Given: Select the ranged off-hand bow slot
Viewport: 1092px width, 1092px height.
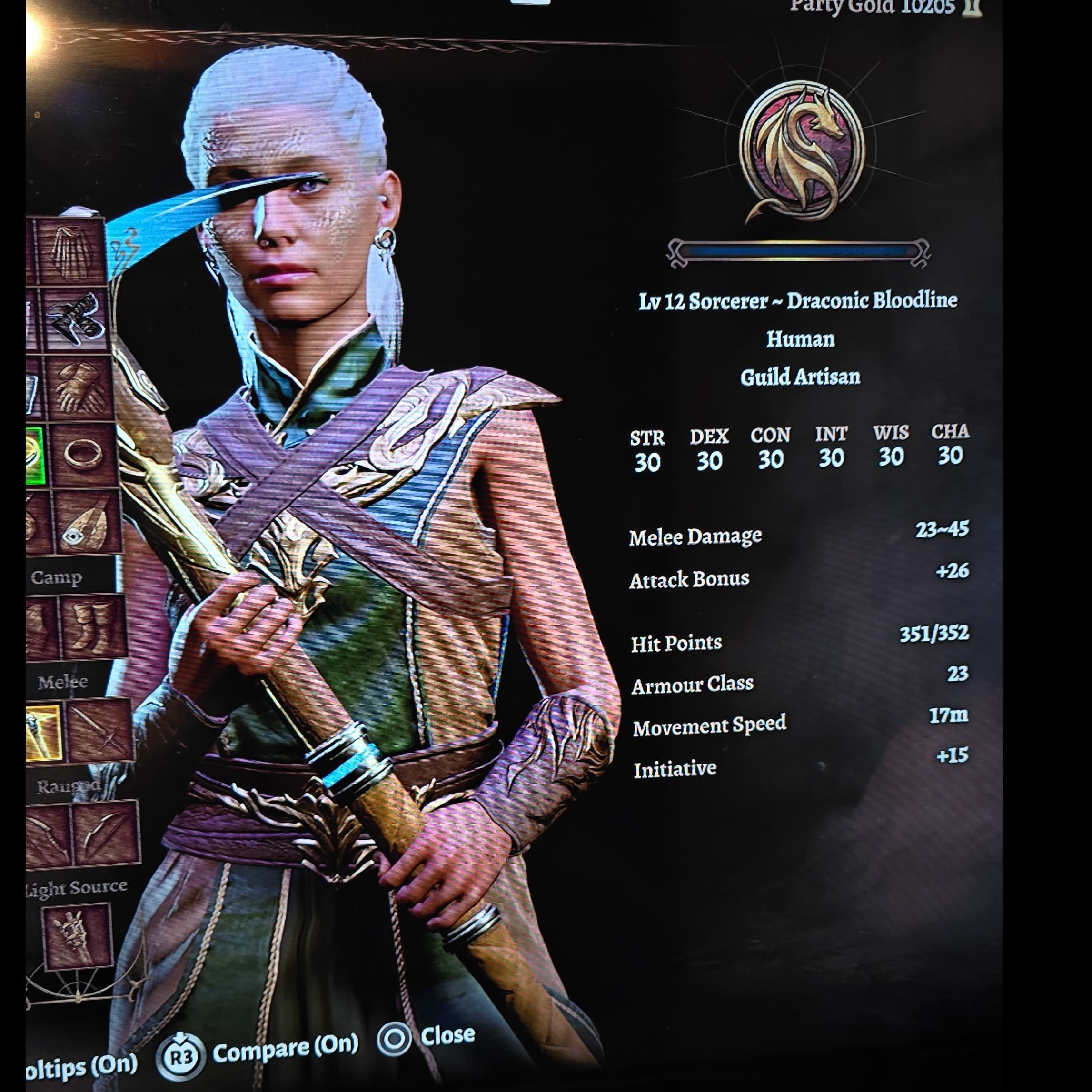Looking at the screenshot, I should click(x=105, y=833).
